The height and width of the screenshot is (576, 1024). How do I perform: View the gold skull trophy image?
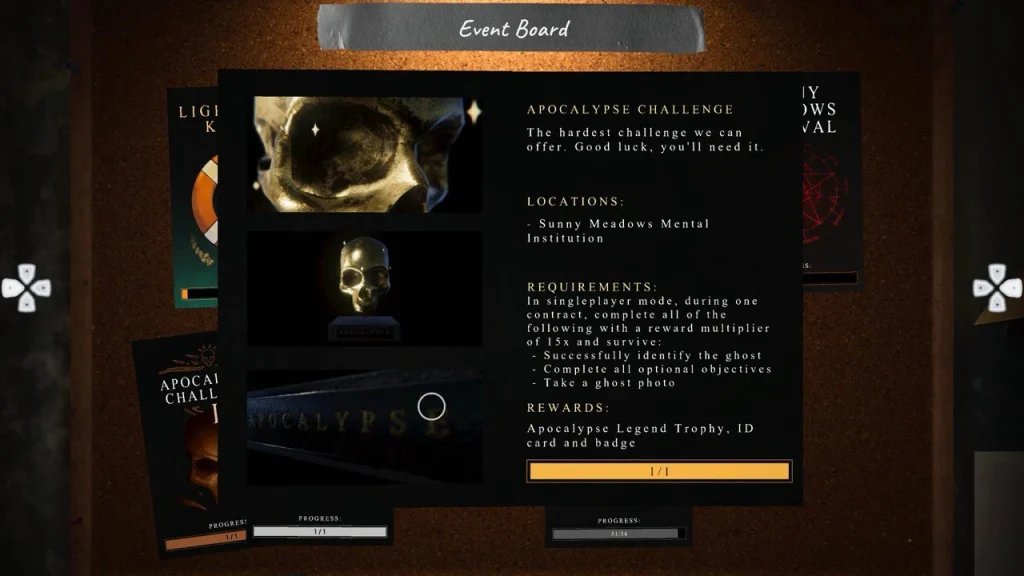tap(364, 289)
